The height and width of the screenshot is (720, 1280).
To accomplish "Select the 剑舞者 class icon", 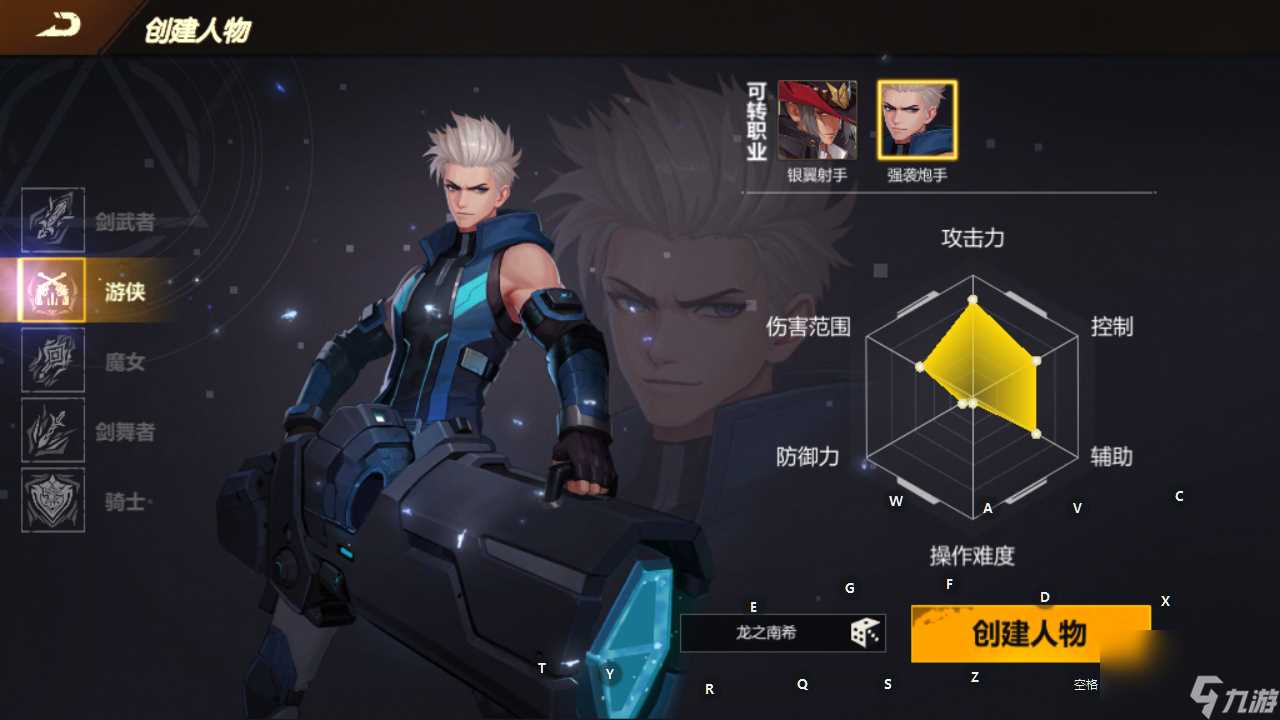I will 52,430.
